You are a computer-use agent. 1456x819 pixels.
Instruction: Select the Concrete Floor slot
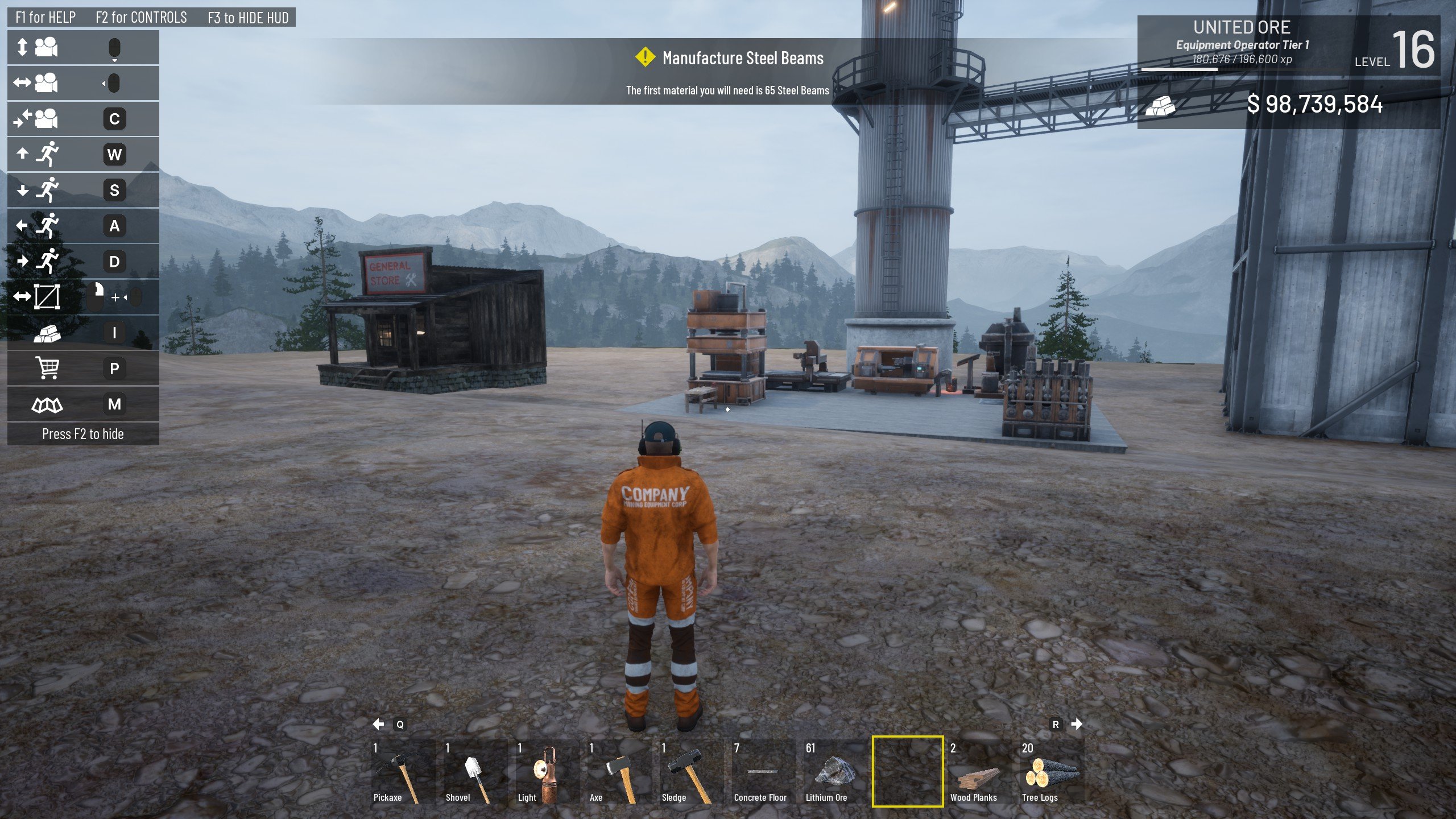pos(763,772)
